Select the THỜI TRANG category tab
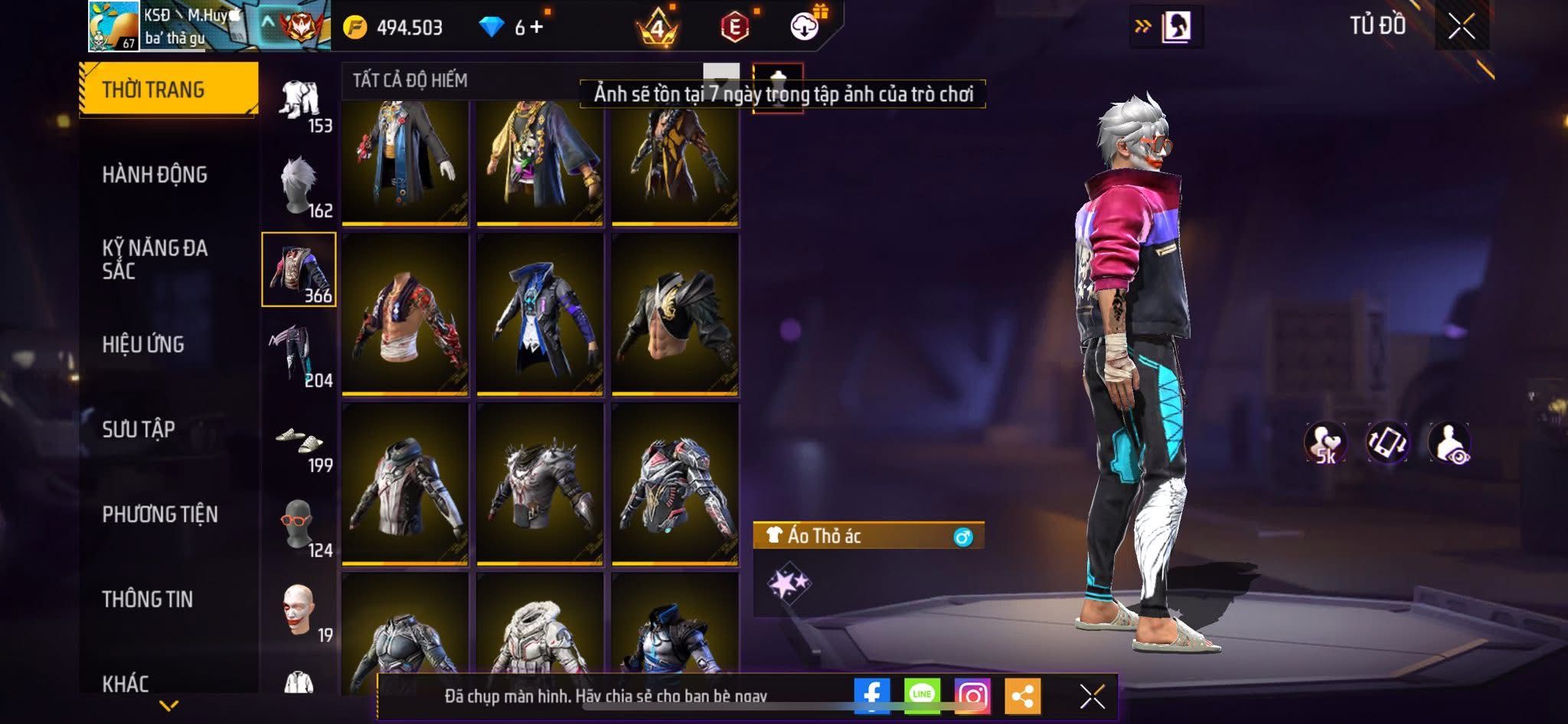Screen dimensions: 1568x724 (168, 90)
